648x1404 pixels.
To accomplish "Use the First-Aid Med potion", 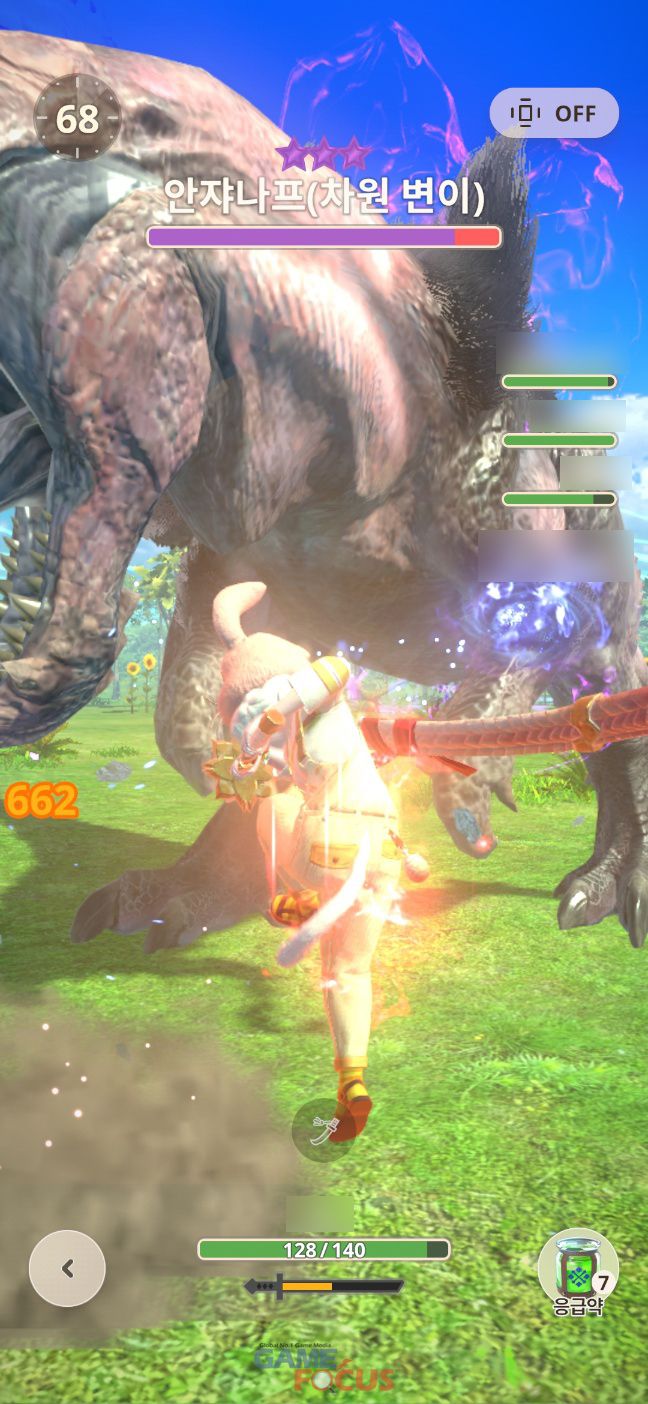I will point(577,1266).
